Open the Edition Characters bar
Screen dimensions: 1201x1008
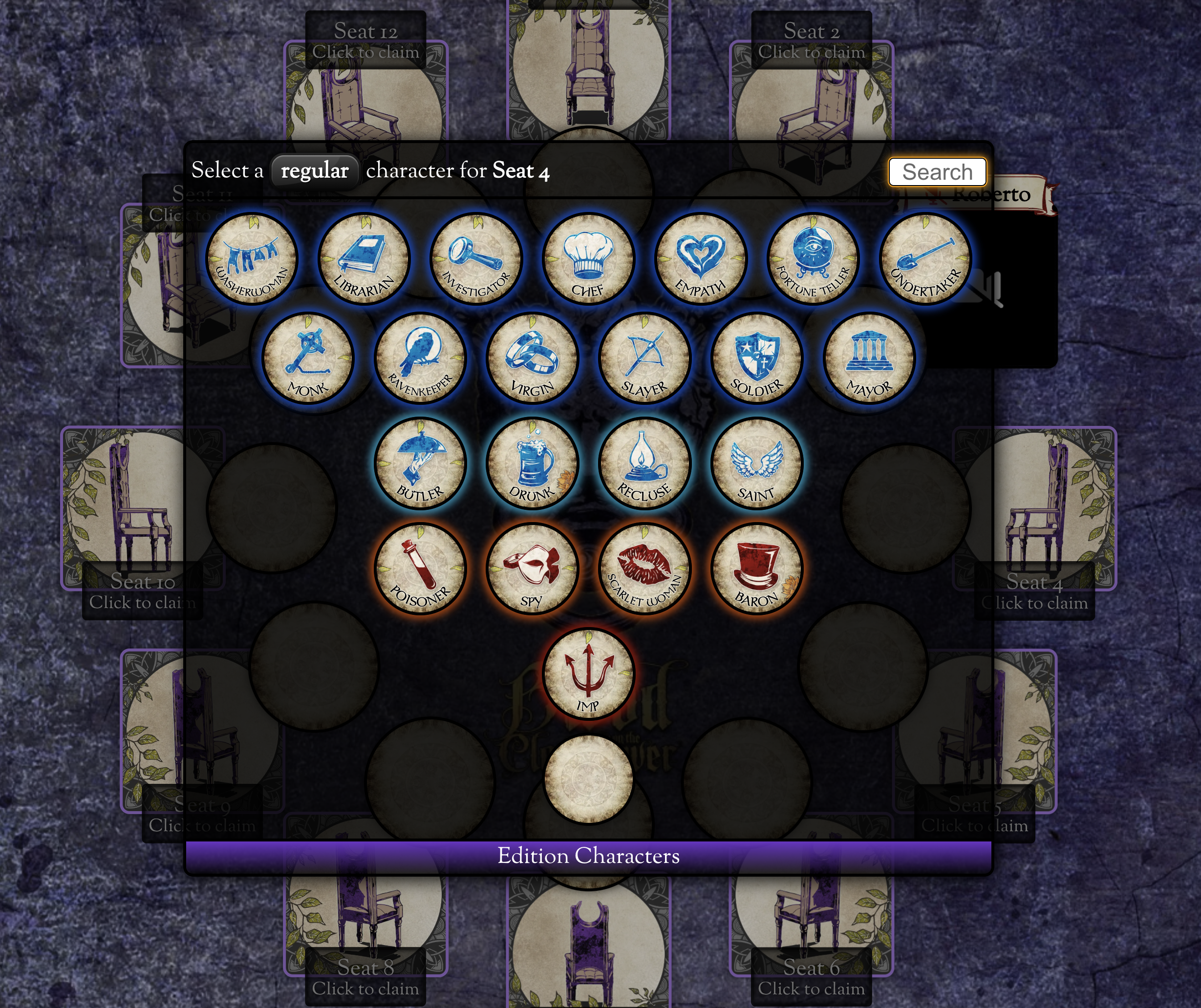click(x=588, y=856)
